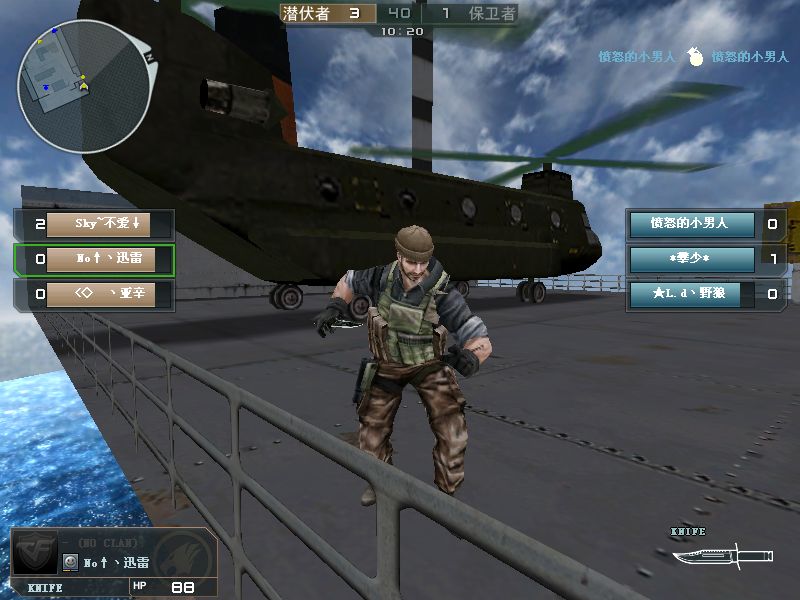800x600 pixels.
Task: Pick the *攀少* player row
Action: click(690, 259)
